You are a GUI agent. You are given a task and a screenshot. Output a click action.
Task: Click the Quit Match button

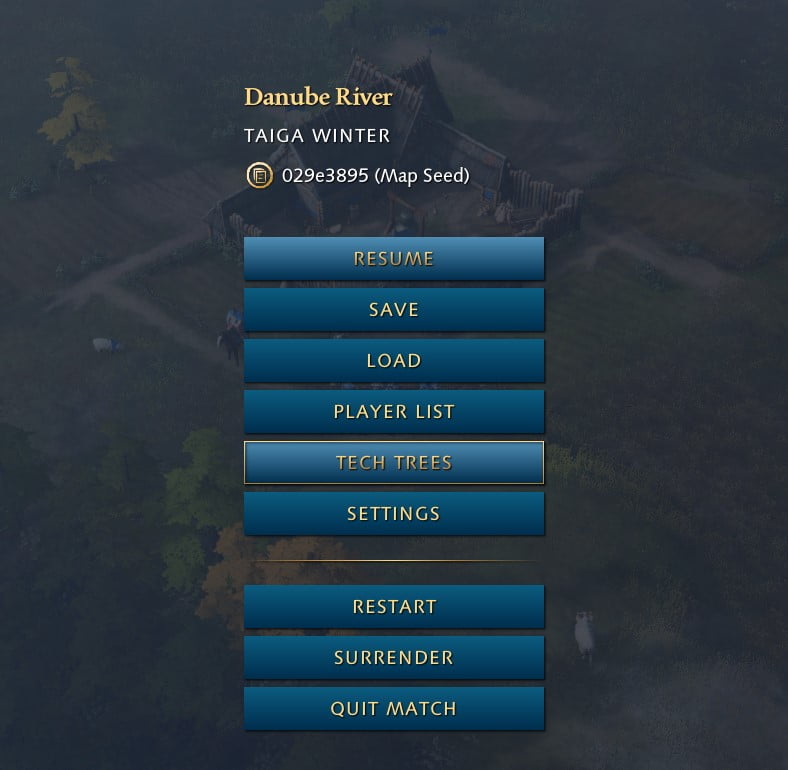pyautogui.click(x=394, y=709)
